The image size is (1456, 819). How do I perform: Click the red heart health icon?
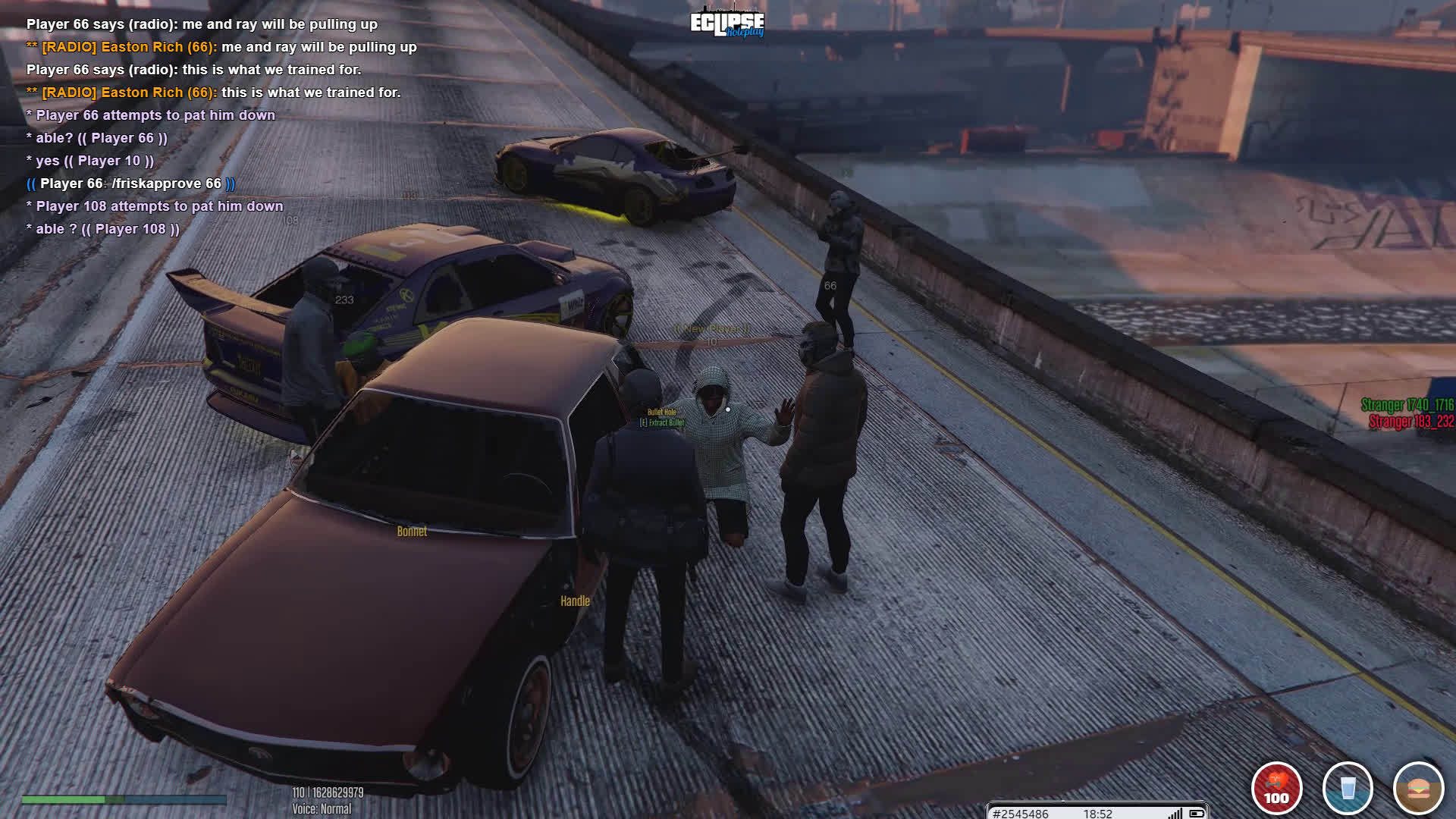point(1276,789)
